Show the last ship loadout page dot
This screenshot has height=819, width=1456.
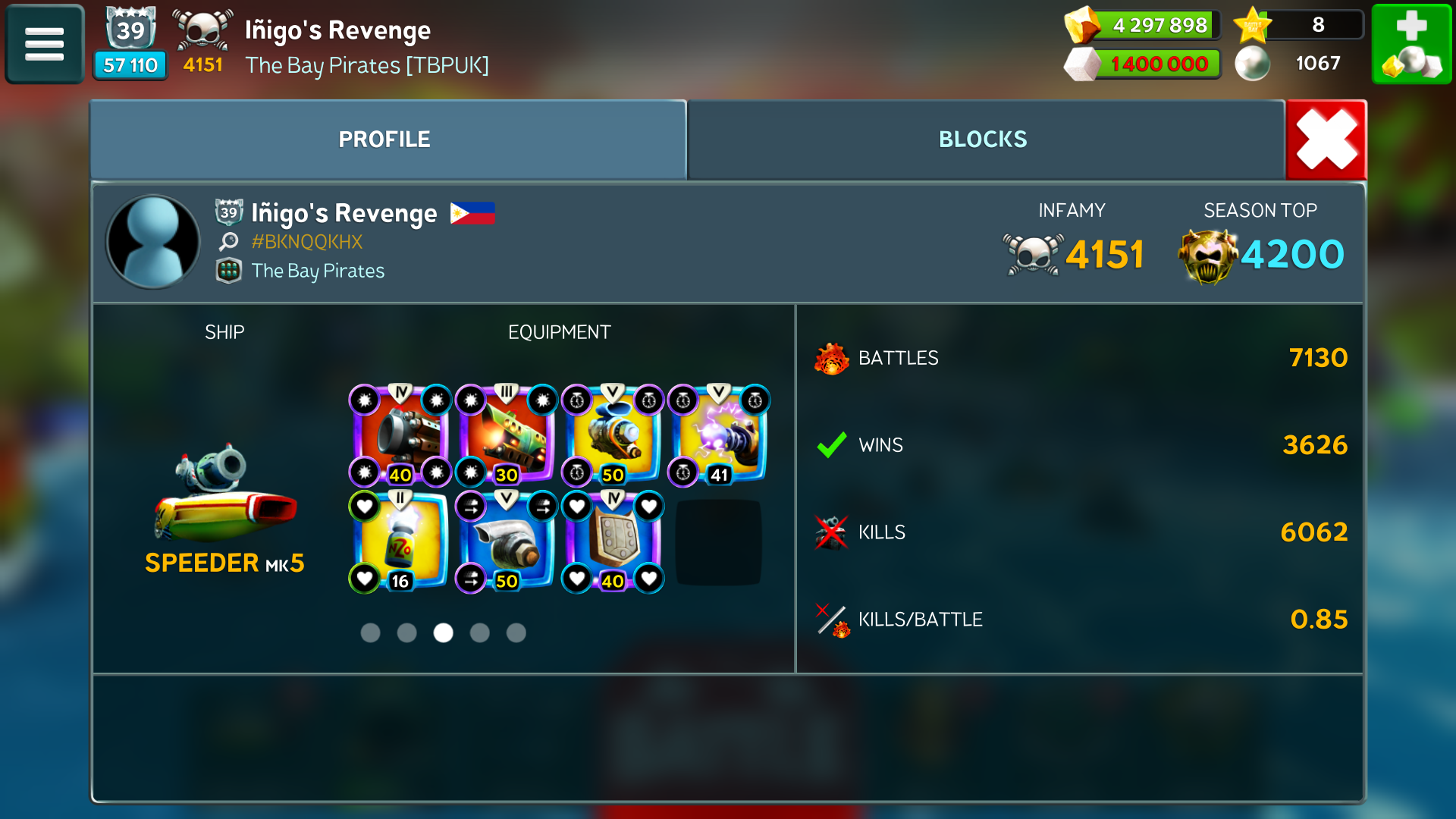coord(516,633)
